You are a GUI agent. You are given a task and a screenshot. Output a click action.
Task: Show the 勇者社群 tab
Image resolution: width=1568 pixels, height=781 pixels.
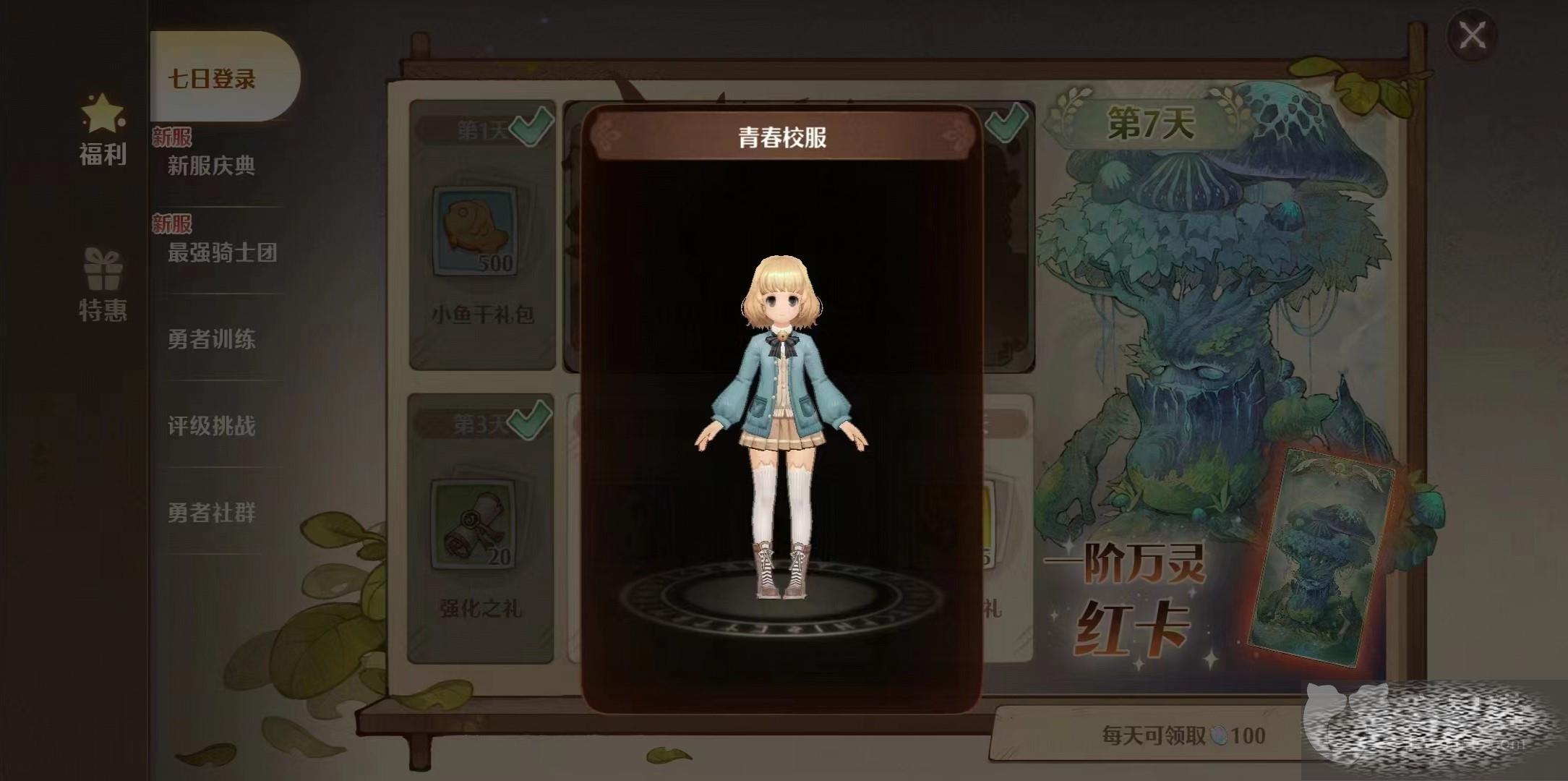(x=212, y=513)
